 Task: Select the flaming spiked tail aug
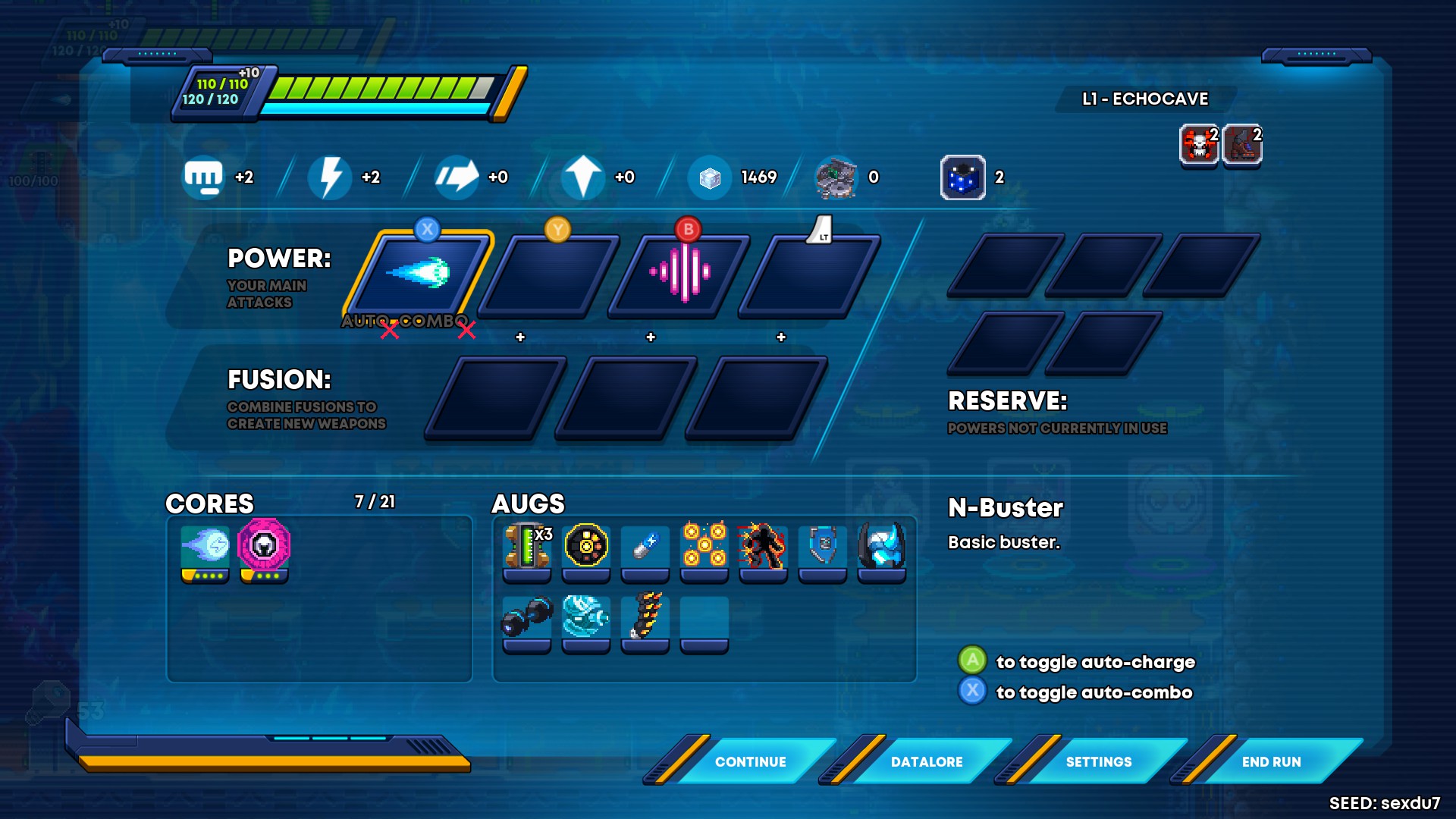click(645, 617)
